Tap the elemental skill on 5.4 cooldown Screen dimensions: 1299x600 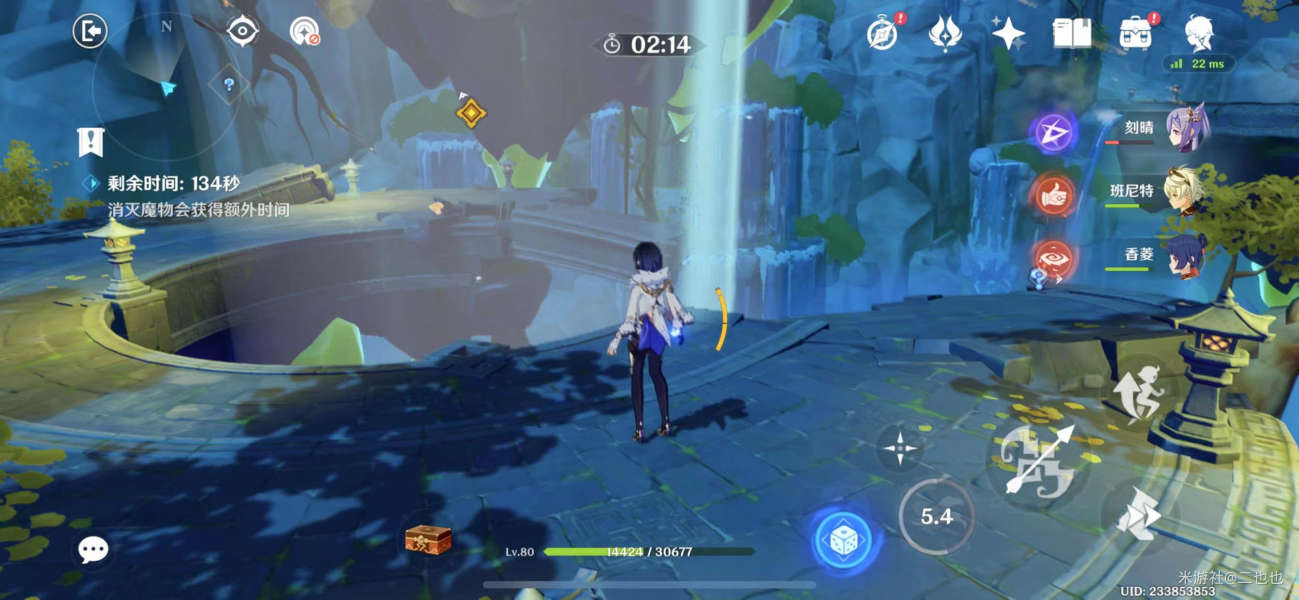(x=936, y=516)
